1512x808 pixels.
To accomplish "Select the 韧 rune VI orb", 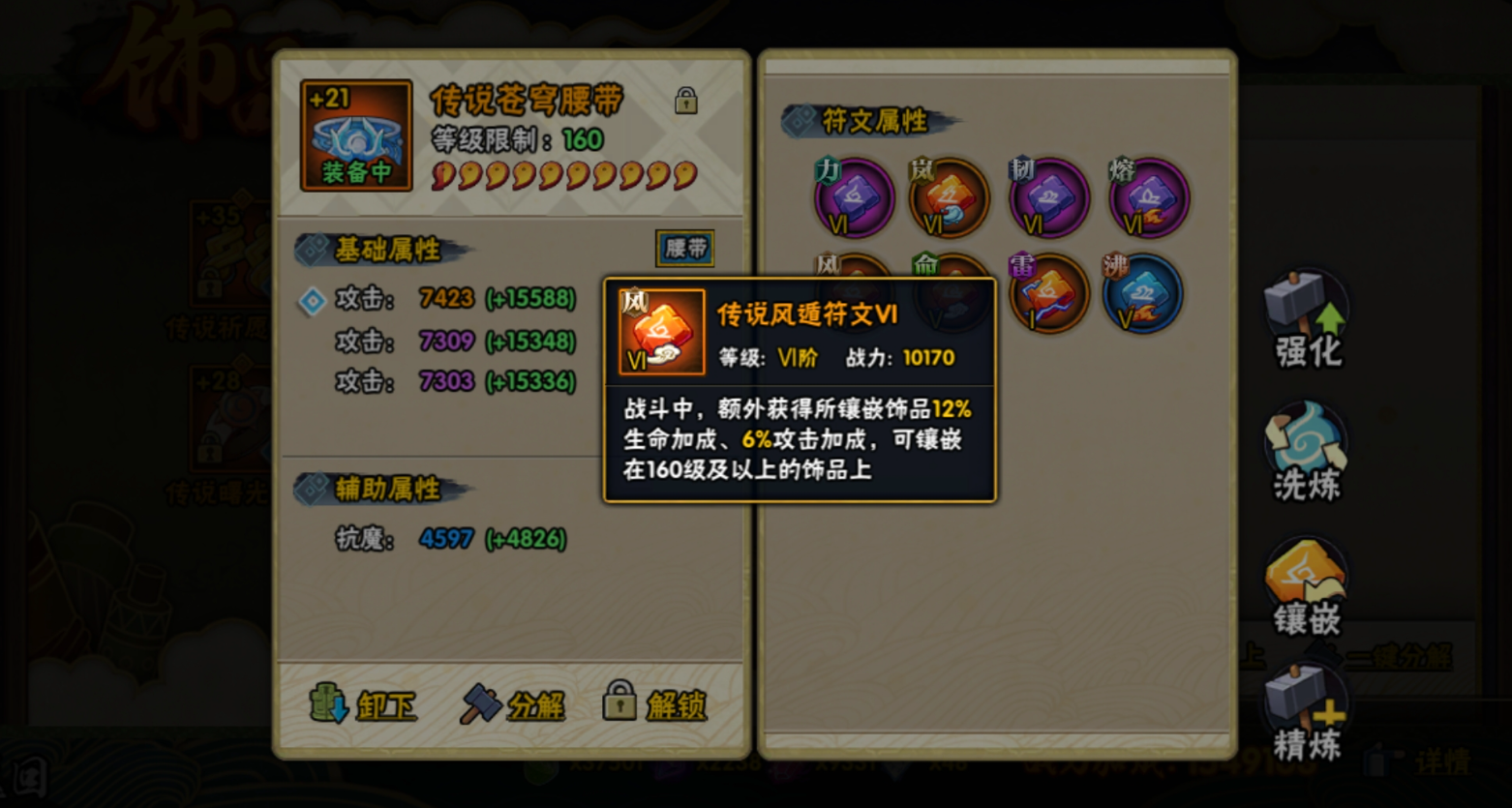I will [1049, 198].
